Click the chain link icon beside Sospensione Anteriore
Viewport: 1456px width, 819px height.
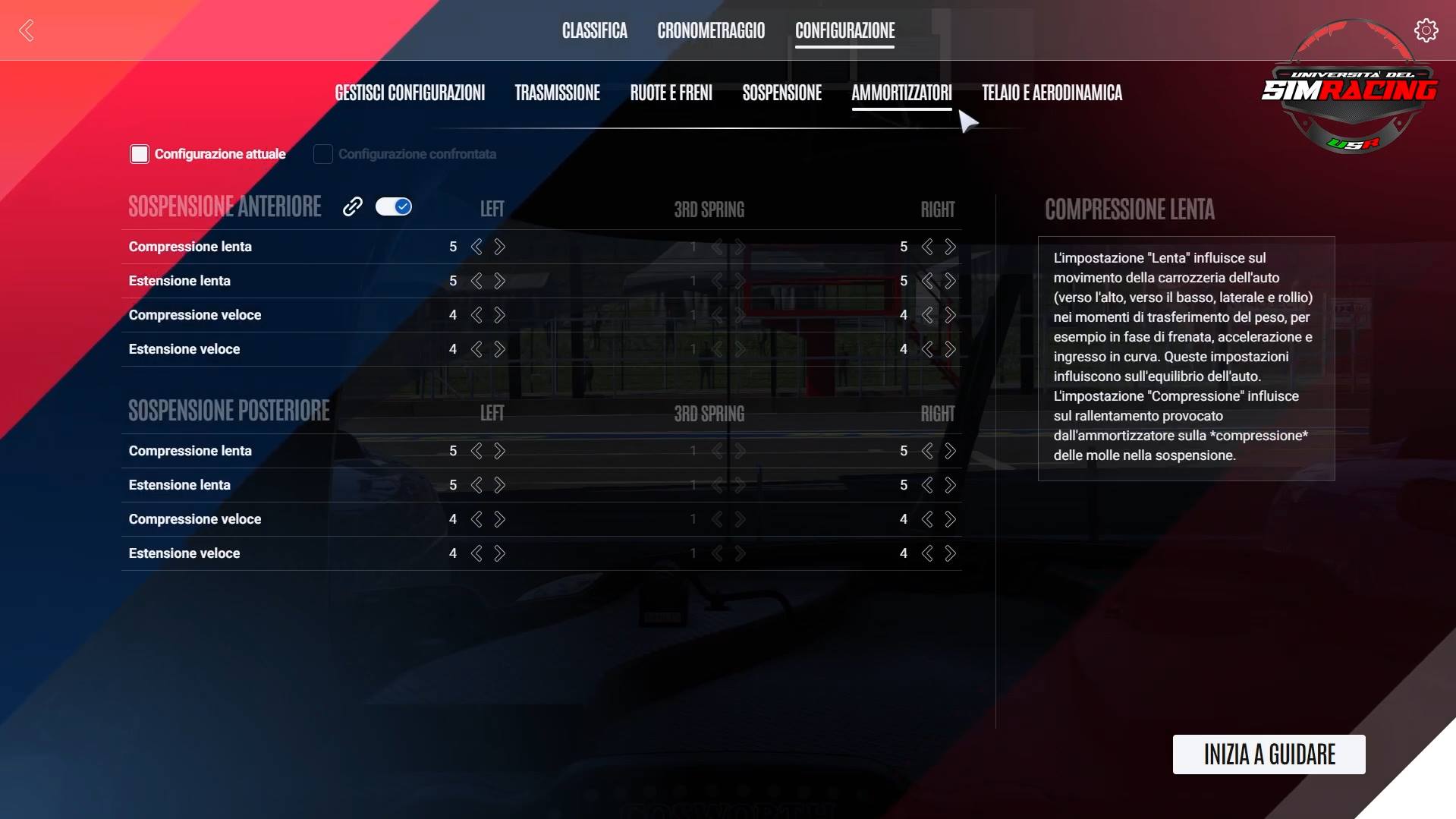tap(352, 206)
